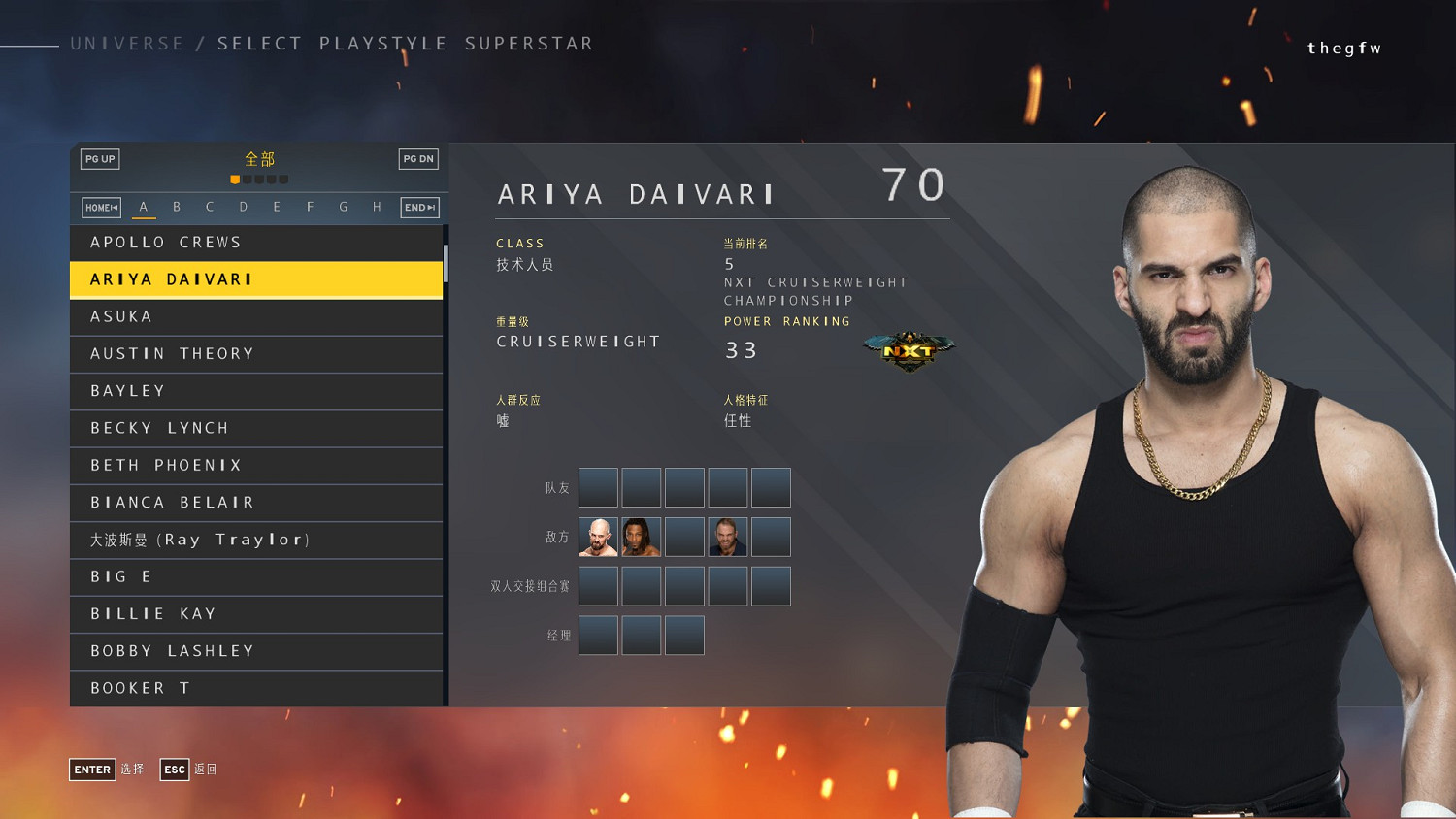1456x819 pixels.
Task: Click the first empty teammate slot
Action: [598, 487]
